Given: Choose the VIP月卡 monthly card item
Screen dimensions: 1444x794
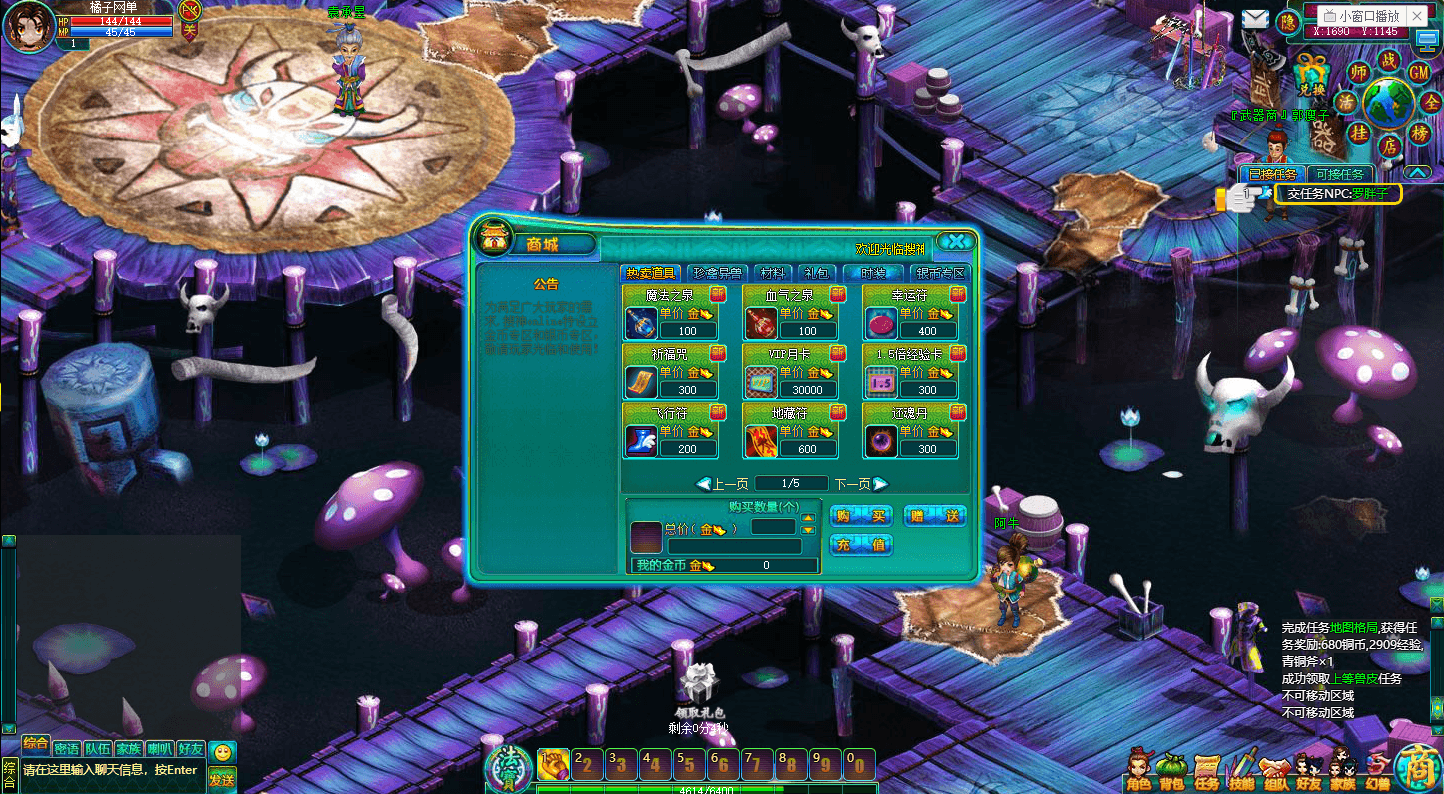Looking at the screenshot, I should pos(761,382).
